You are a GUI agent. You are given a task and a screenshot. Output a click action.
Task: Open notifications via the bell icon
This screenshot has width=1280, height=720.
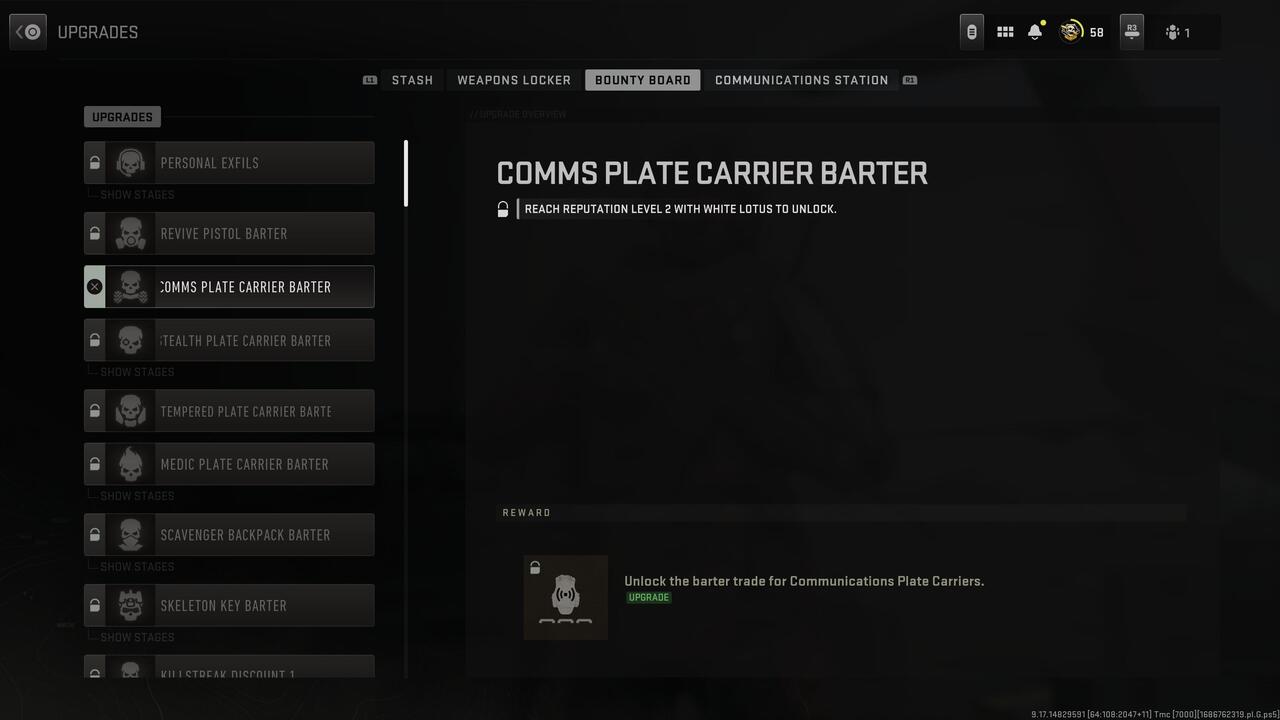[1034, 31]
